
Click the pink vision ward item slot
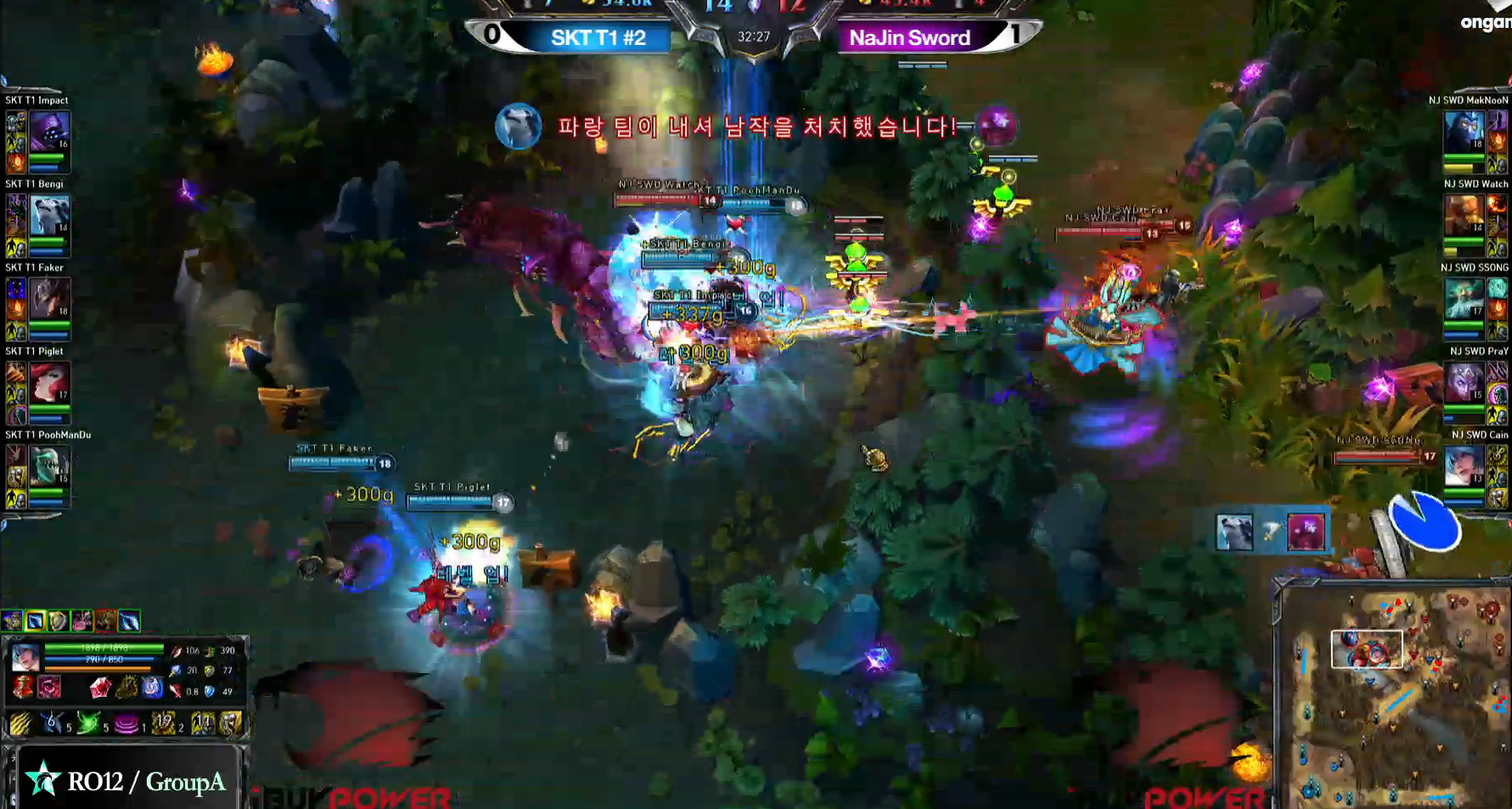(49, 687)
